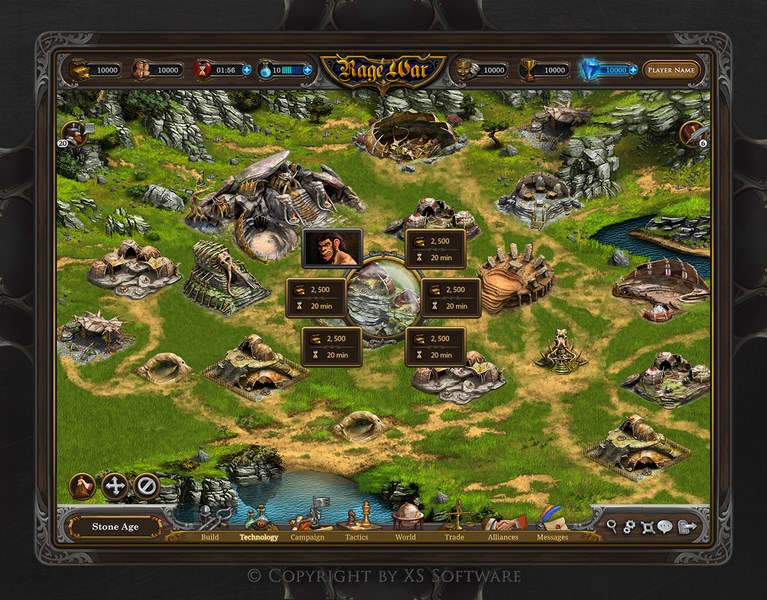Open the speech bubble chat icon

coord(664,526)
